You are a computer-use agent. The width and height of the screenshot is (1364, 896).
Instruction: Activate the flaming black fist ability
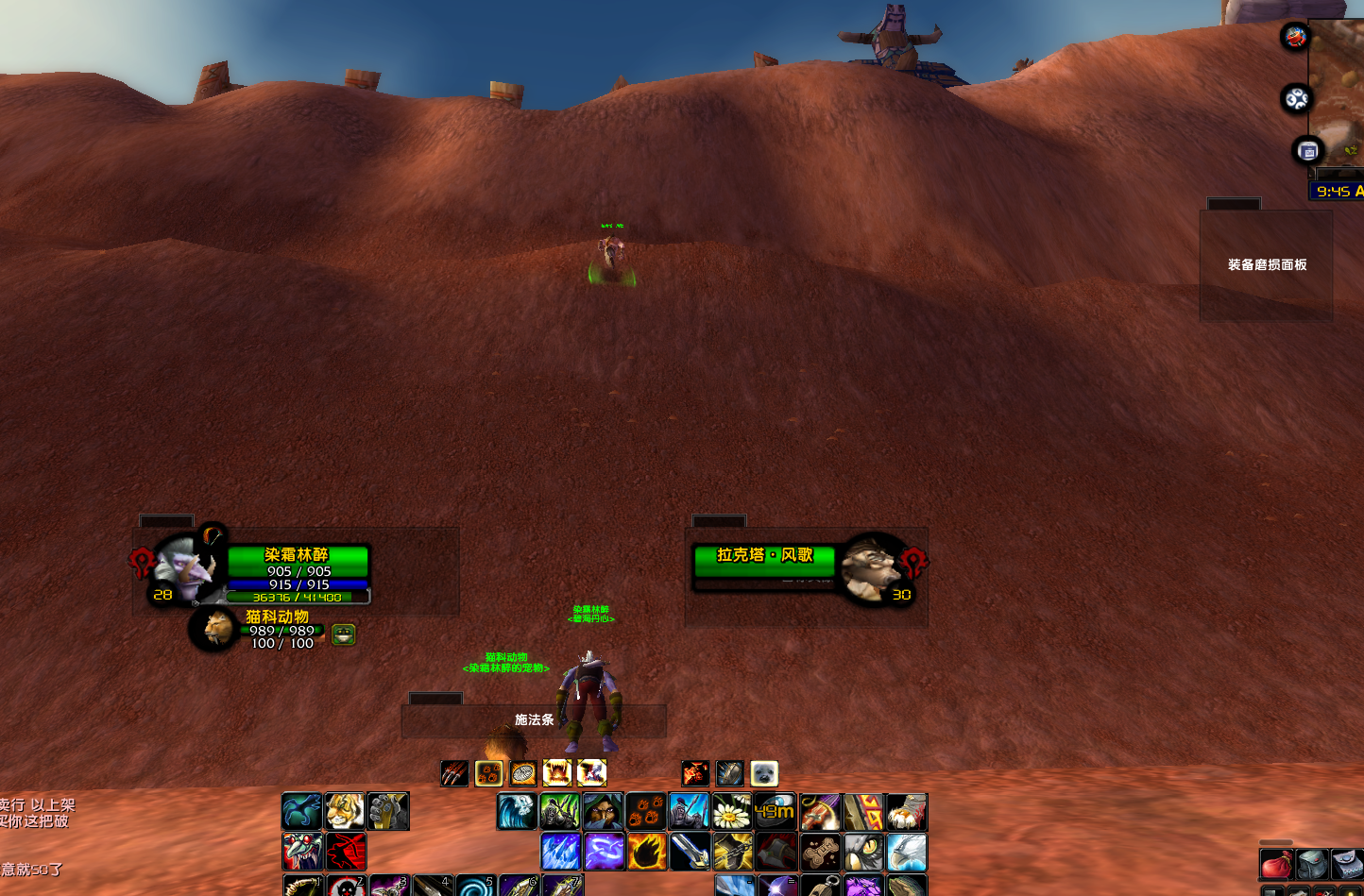tap(647, 852)
